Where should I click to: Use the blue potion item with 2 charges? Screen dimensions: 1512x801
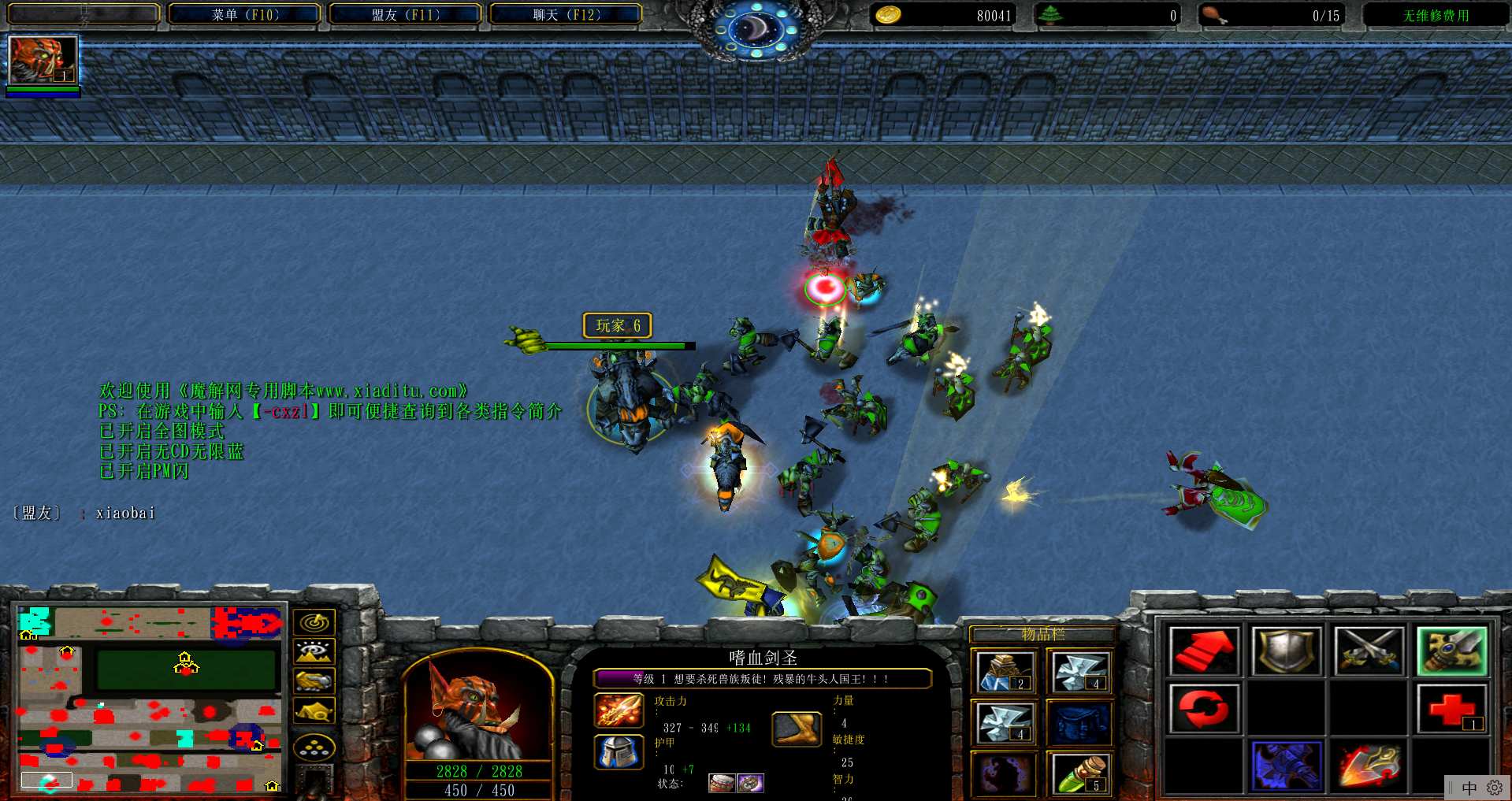tap(1004, 673)
